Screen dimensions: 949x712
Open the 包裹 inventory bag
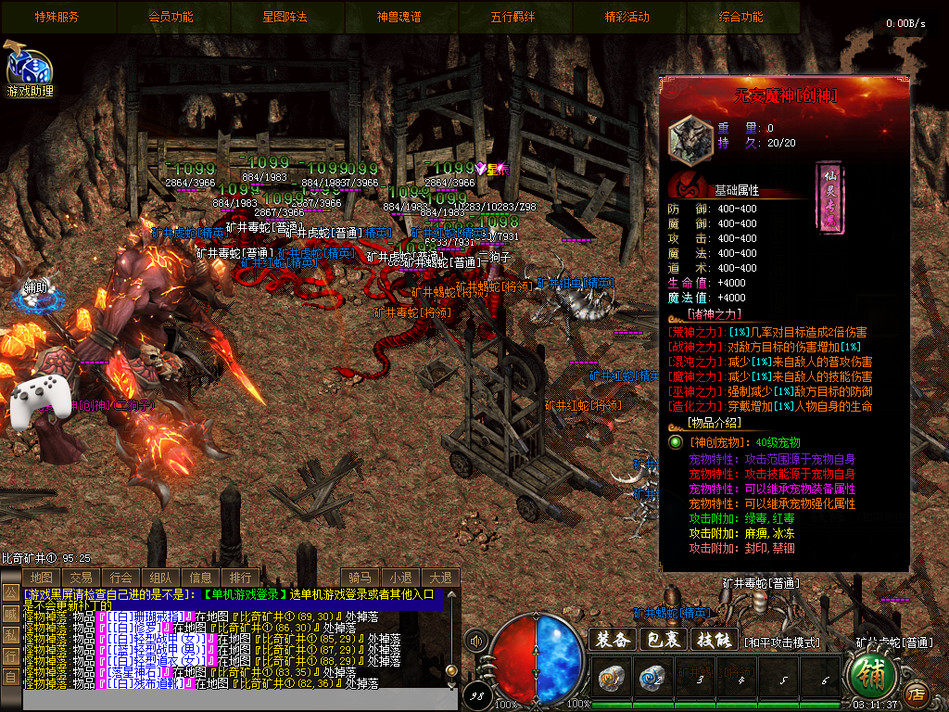[x=664, y=639]
